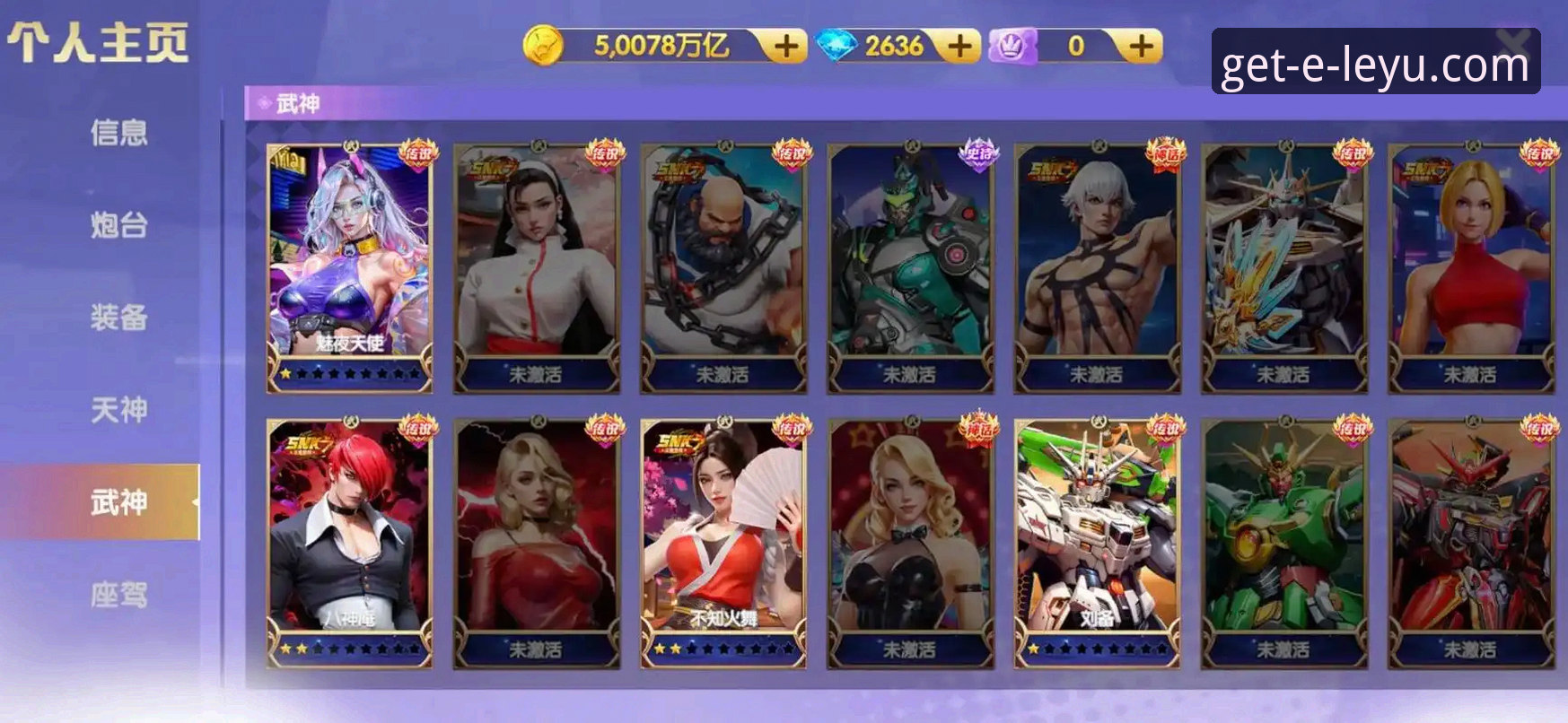Pick the blonde bunny-girl card
The image size is (1568, 723).
point(910,542)
